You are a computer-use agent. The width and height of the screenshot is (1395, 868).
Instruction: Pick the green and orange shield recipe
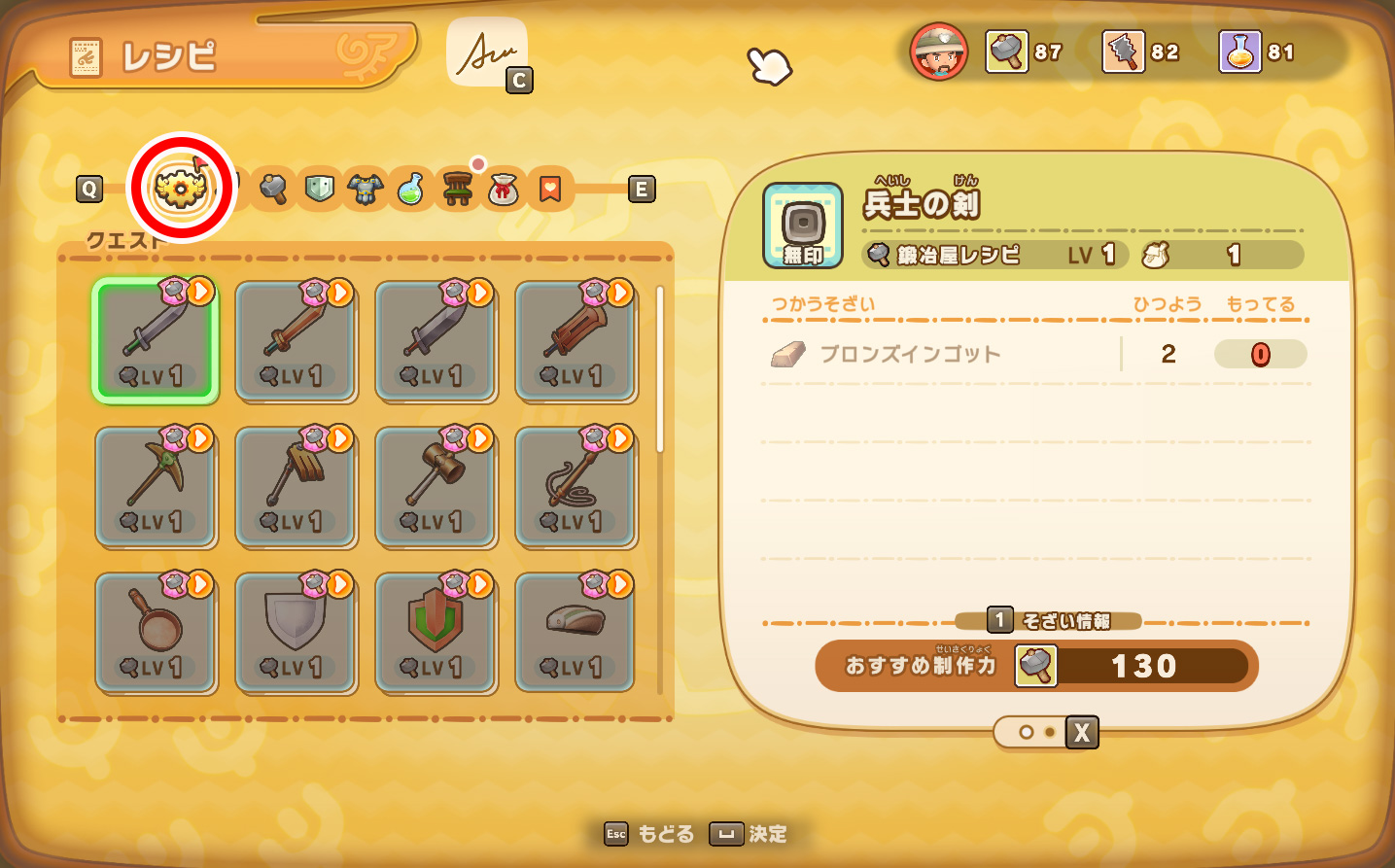pyautogui.click(x=436, y=632)
